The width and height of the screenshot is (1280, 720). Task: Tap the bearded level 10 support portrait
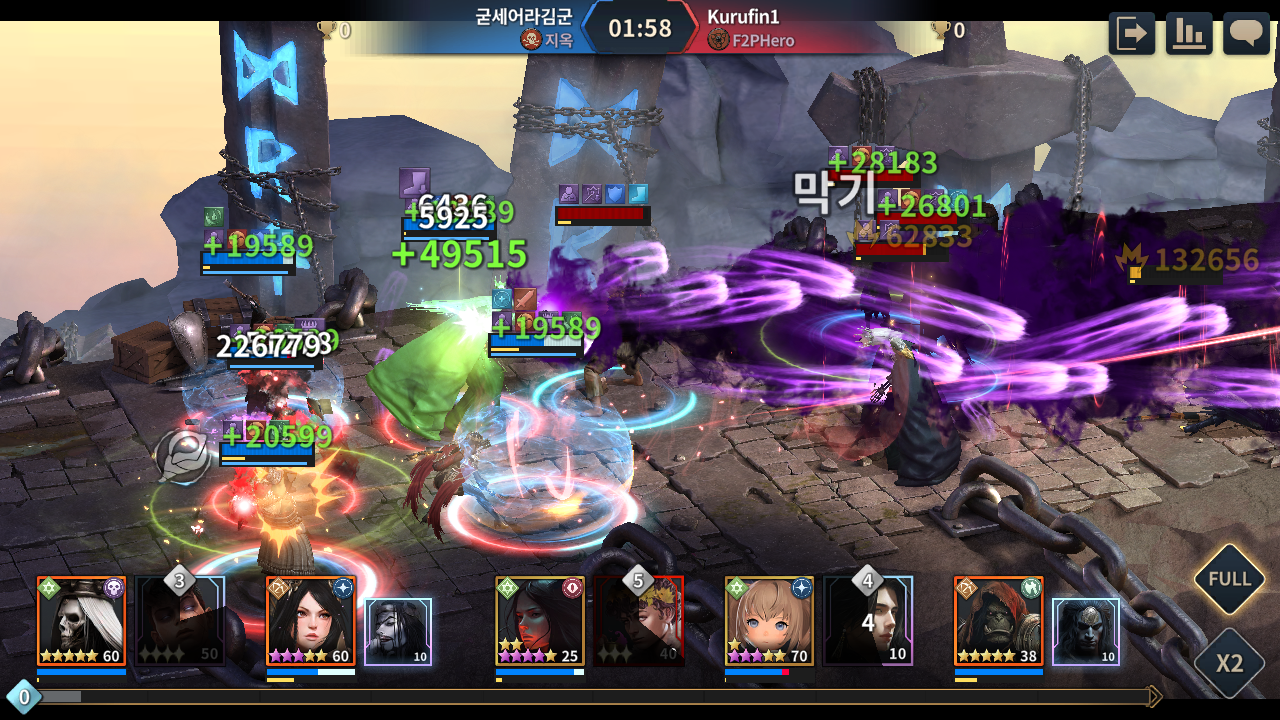pyautogui.click(x=398, y=632)
